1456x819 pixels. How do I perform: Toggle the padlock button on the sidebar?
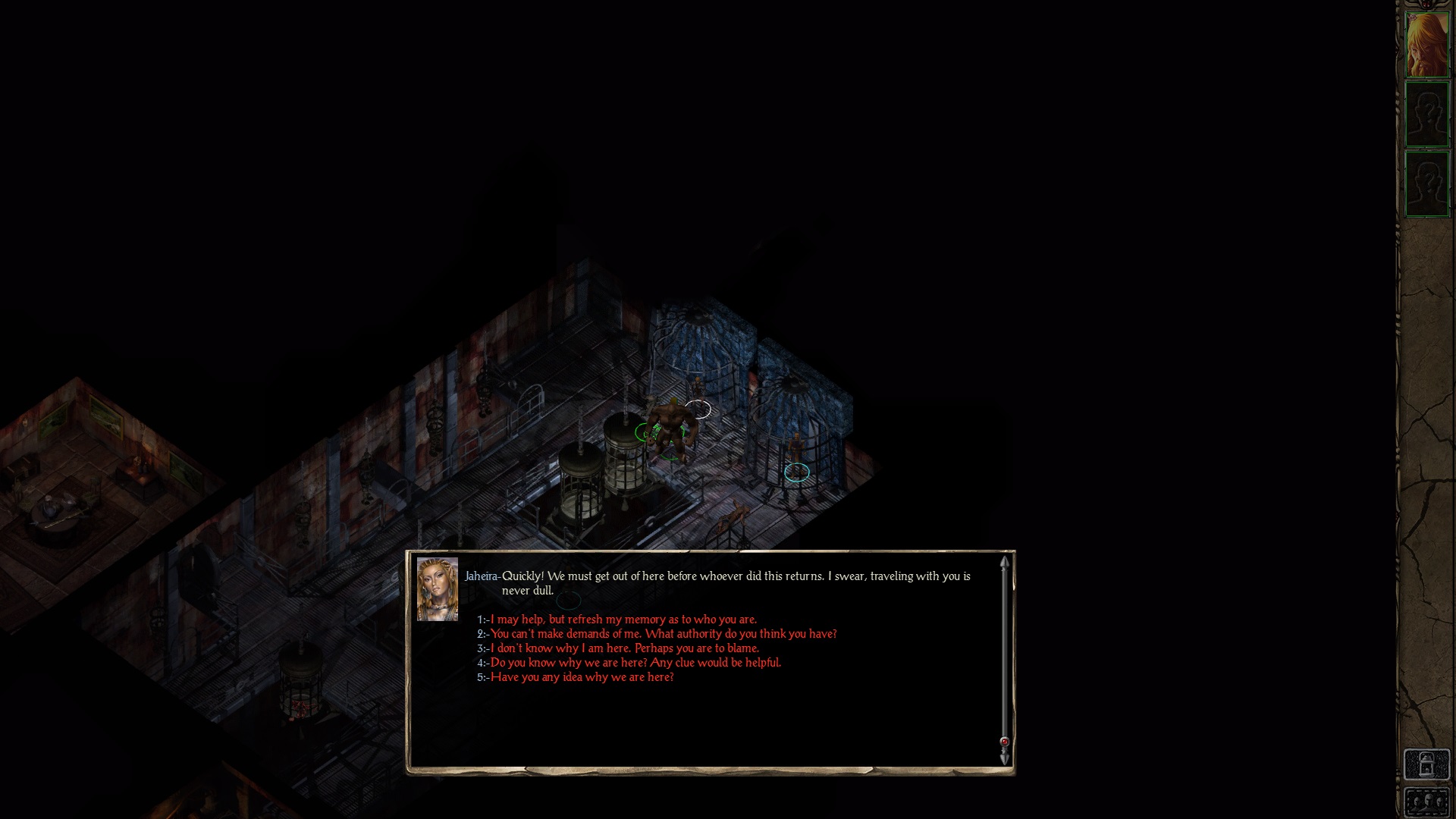1426,764
